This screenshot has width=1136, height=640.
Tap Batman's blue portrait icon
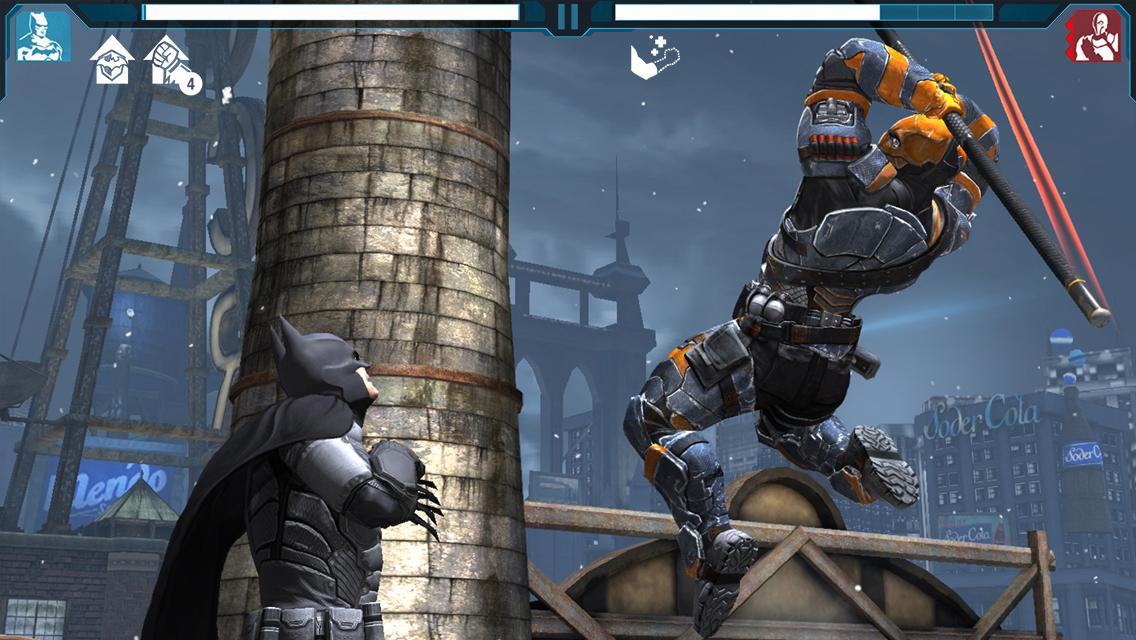[x=43, y=36]
